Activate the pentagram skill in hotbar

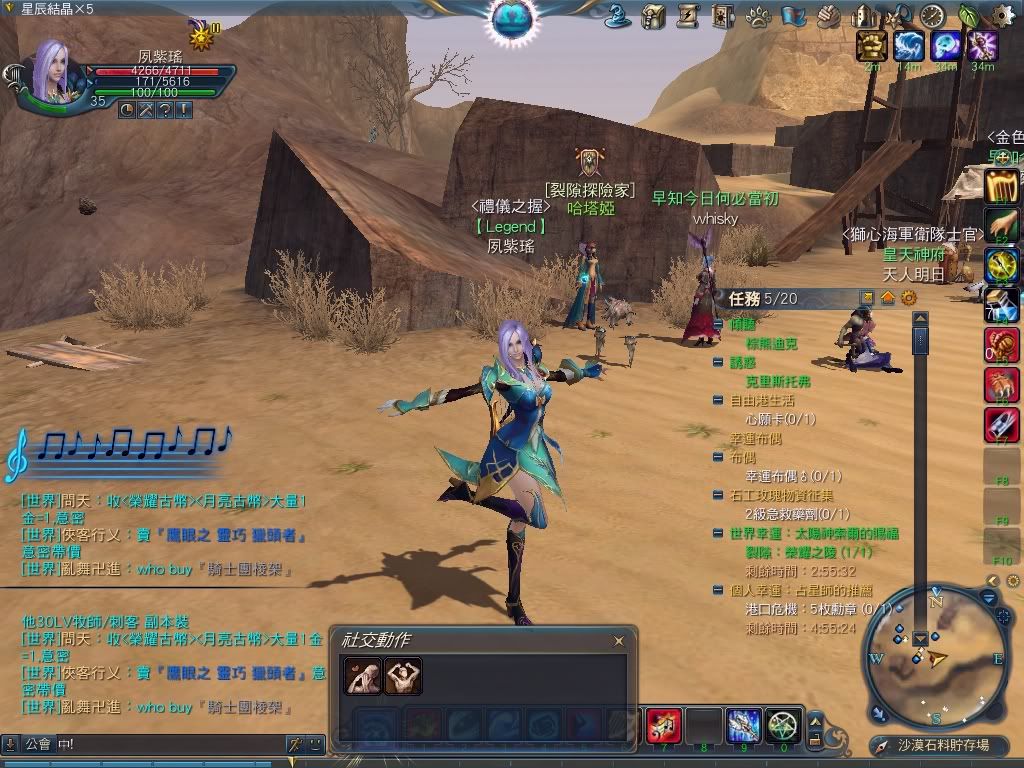[782, 725]
